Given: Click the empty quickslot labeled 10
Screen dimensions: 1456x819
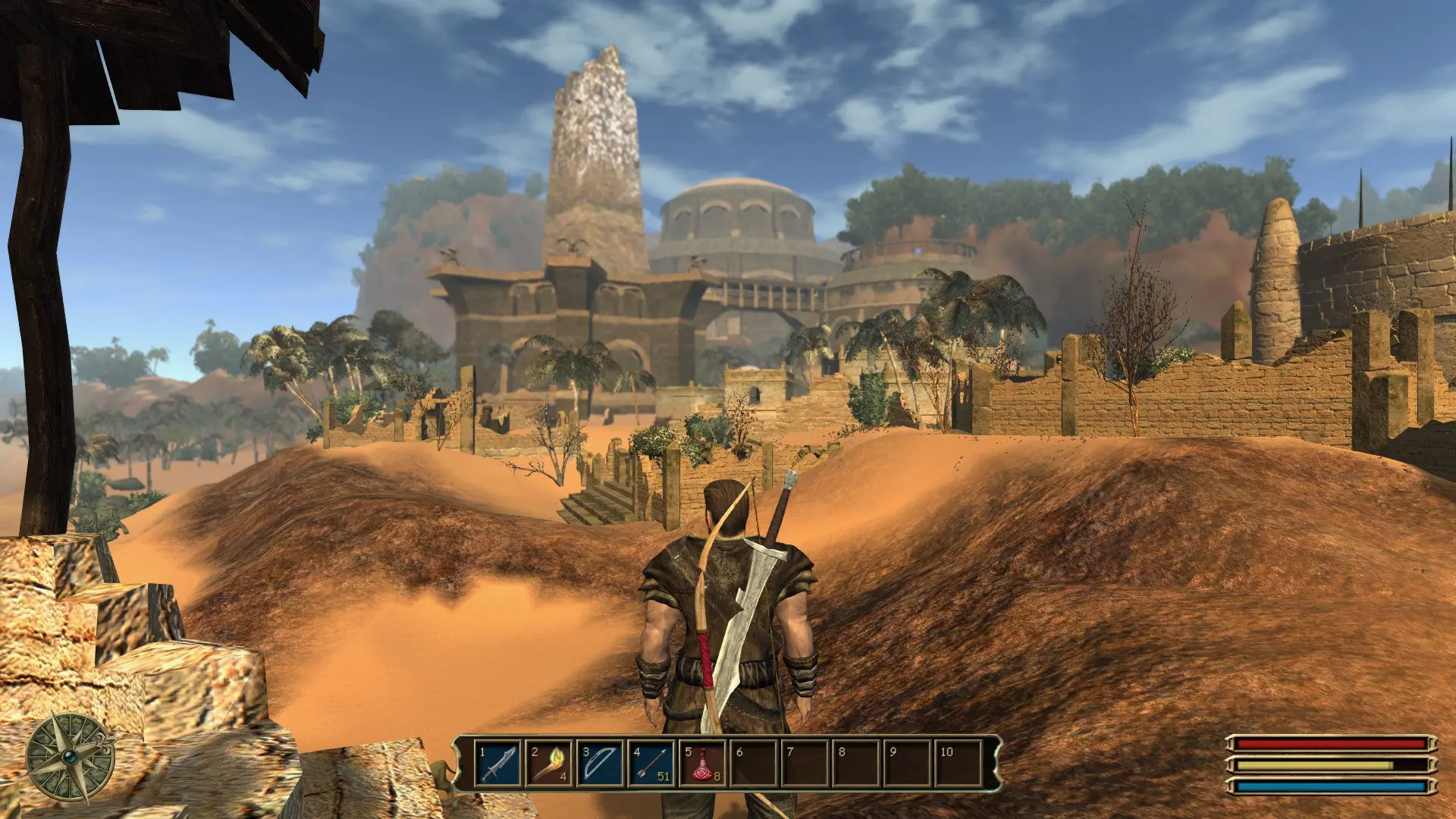Looking at the screenshot, I should tap(959, 764).
